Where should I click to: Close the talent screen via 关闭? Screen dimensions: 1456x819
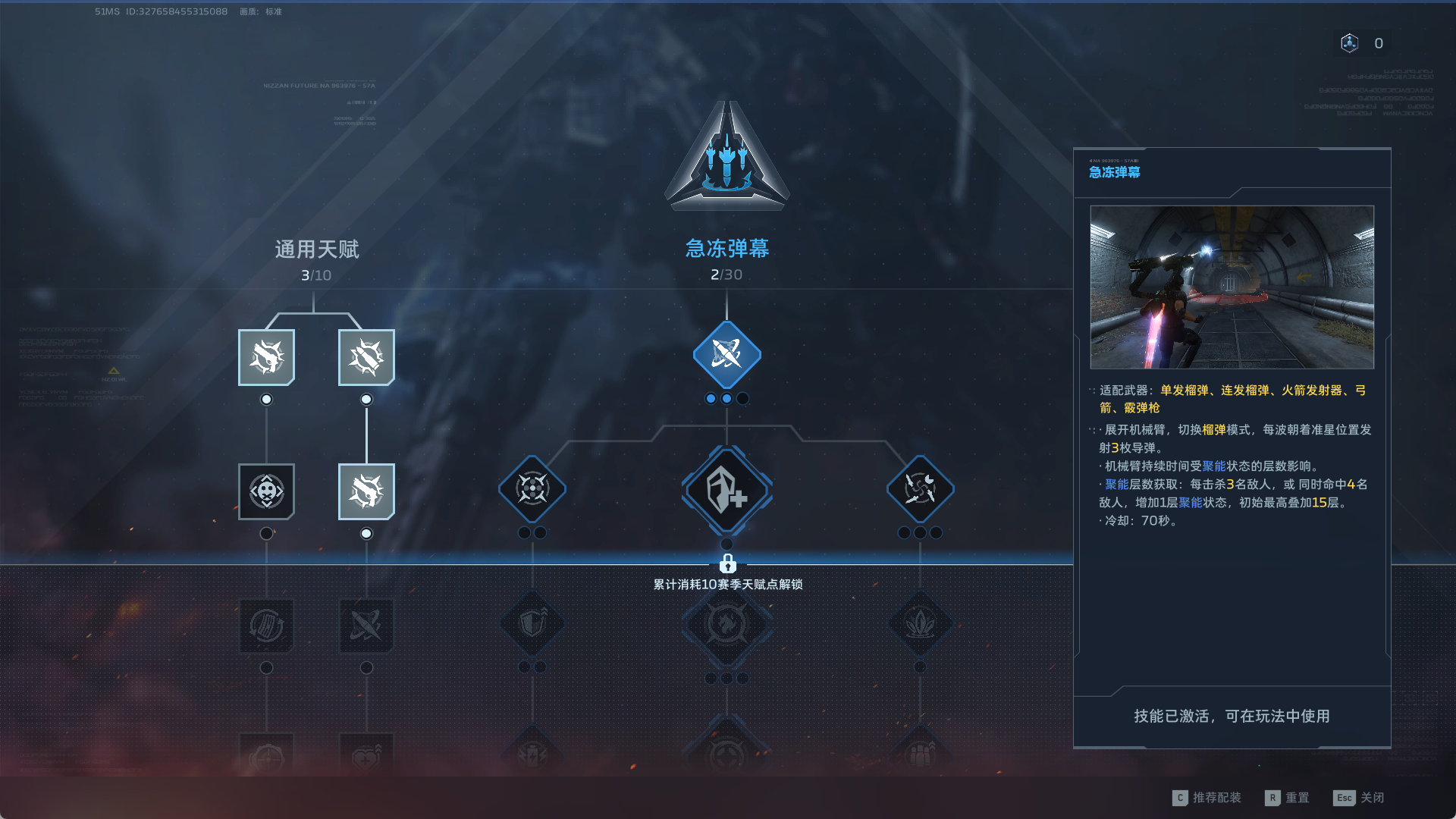click(x=1360, y=798)
